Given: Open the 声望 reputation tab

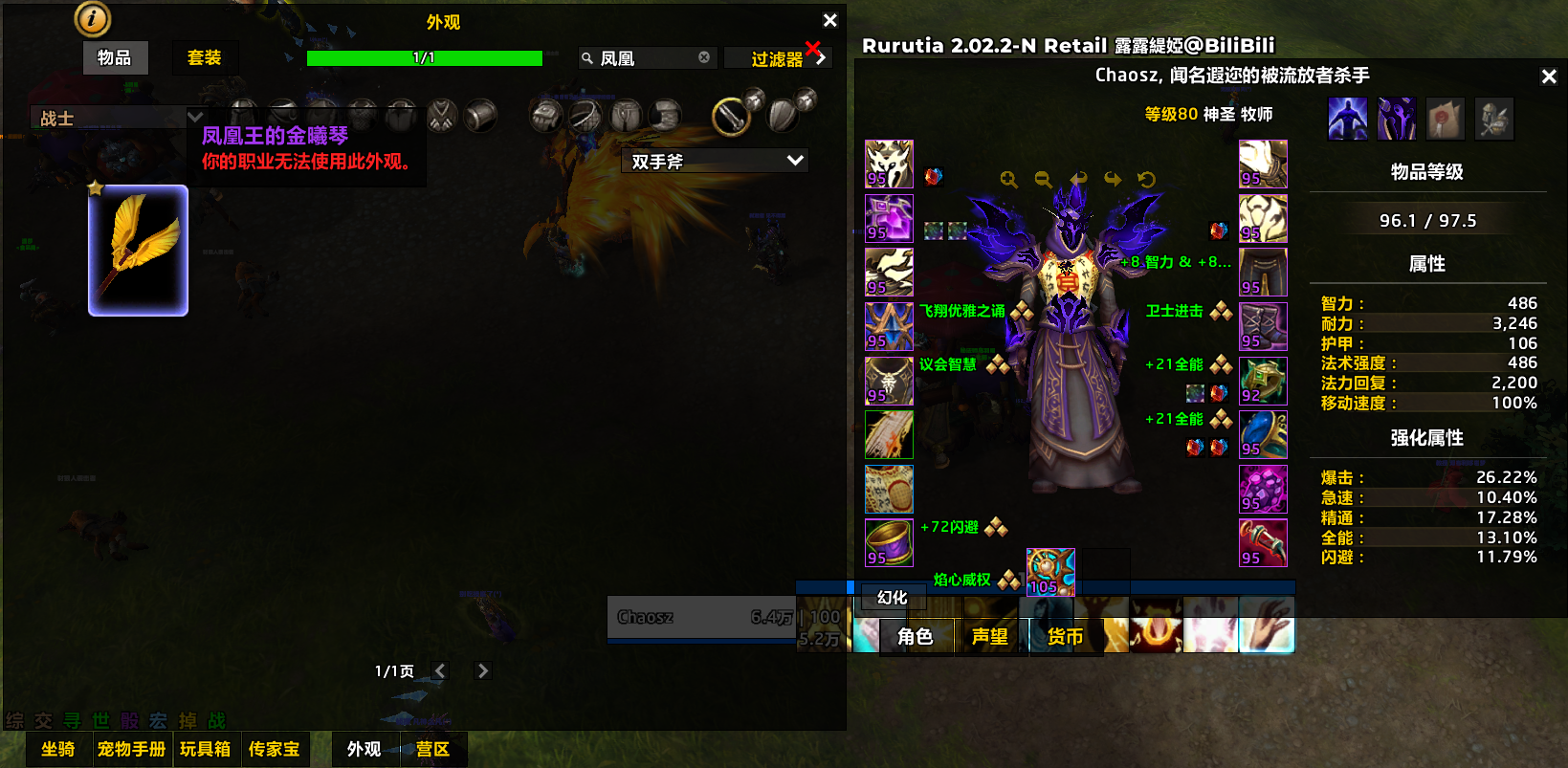Looking at the screenshot, I should click(990, 637).
